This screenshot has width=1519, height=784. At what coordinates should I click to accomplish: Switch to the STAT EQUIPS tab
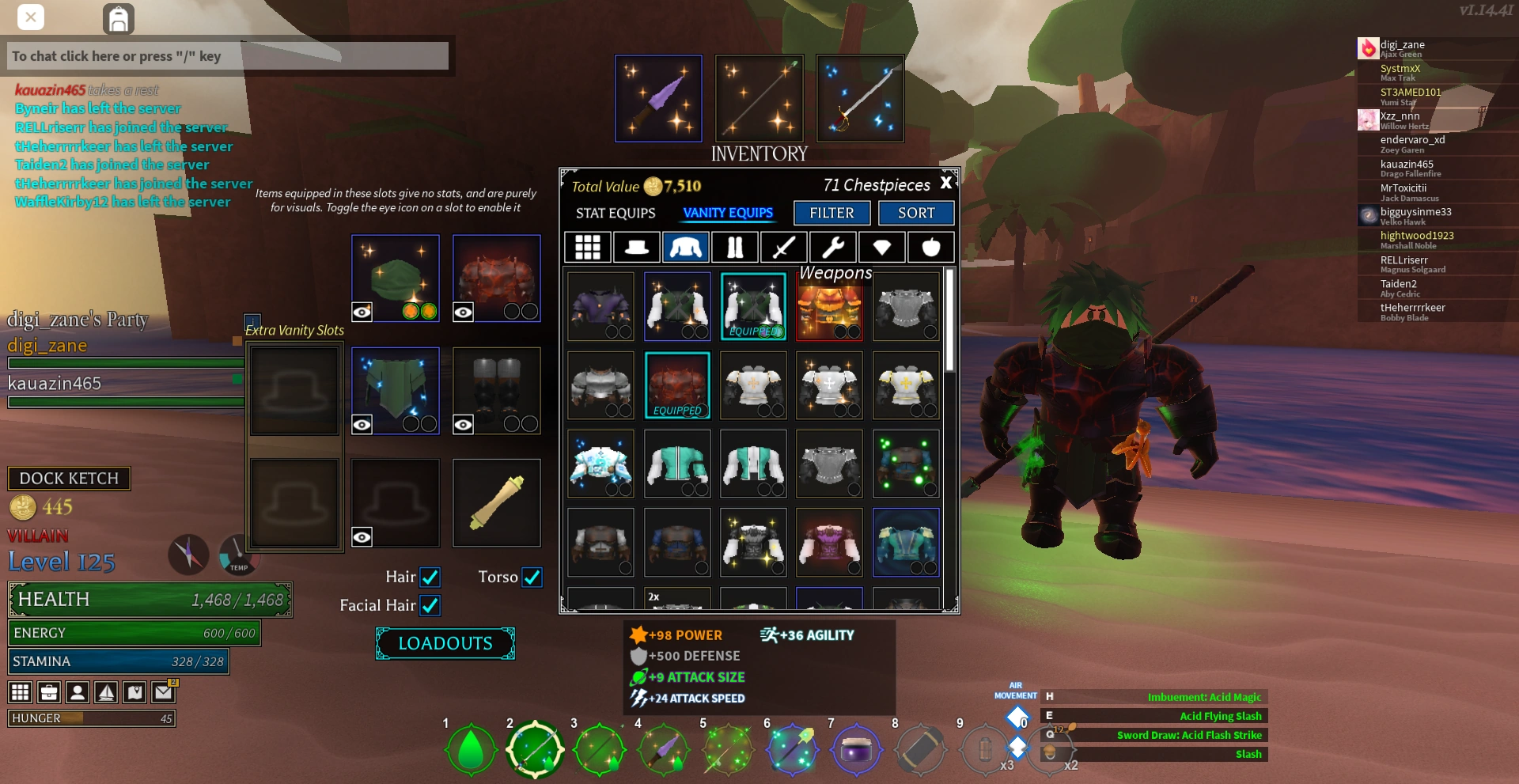pyautogui.click(x=616, y=213)
